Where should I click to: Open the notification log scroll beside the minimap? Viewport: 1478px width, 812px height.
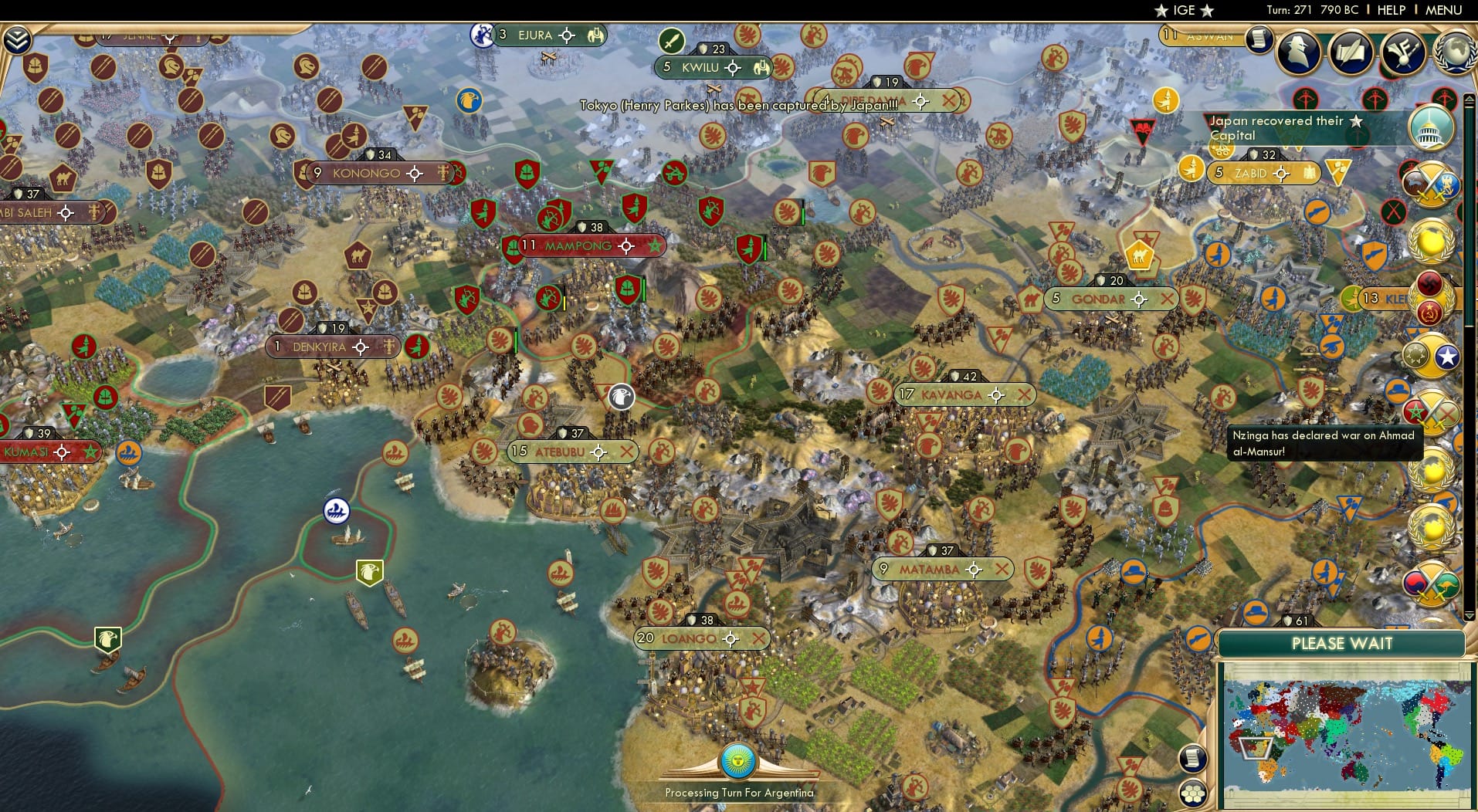tap(1192, 758)
